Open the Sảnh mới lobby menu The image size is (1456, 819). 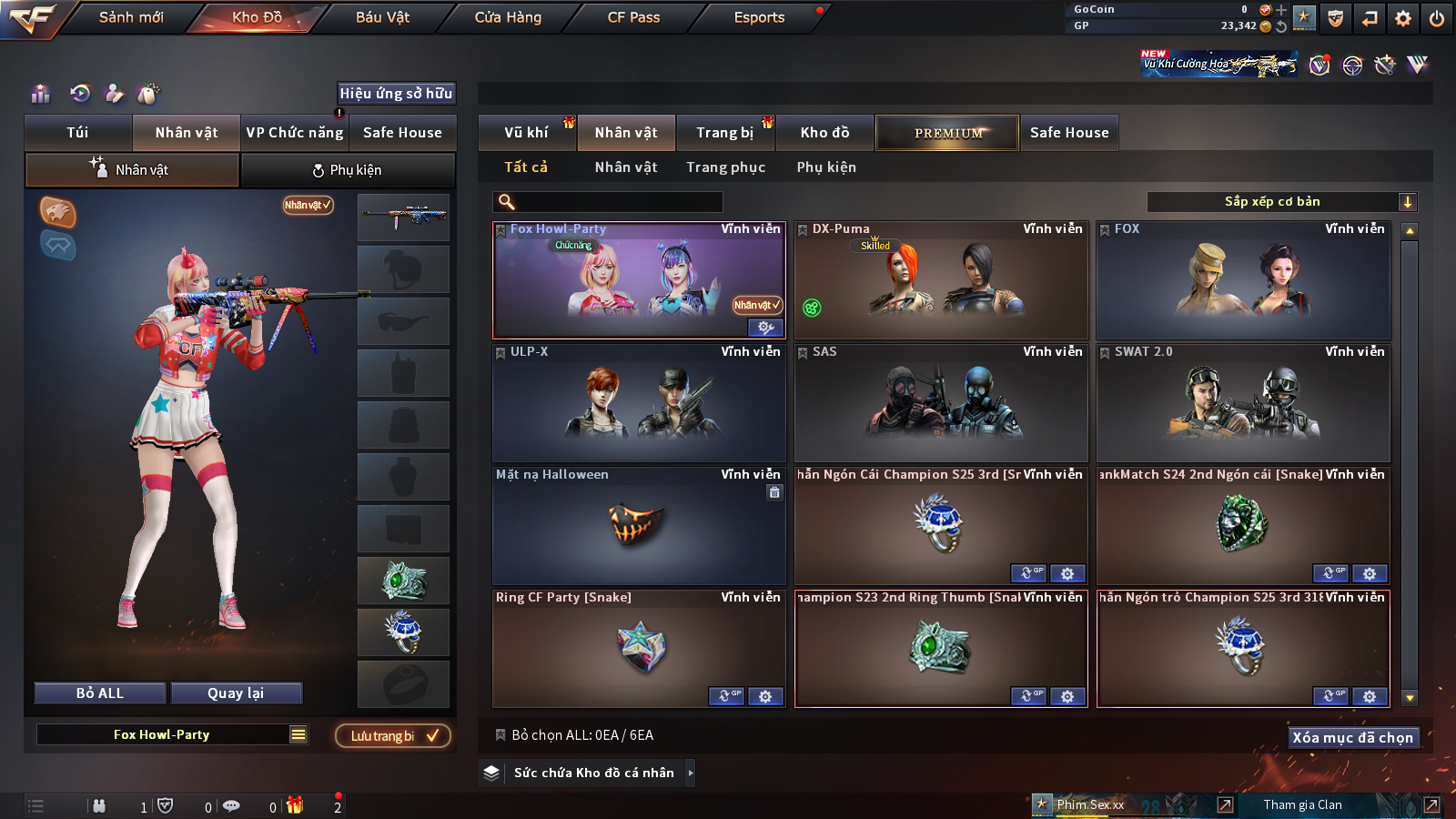(x=131, y=17)
